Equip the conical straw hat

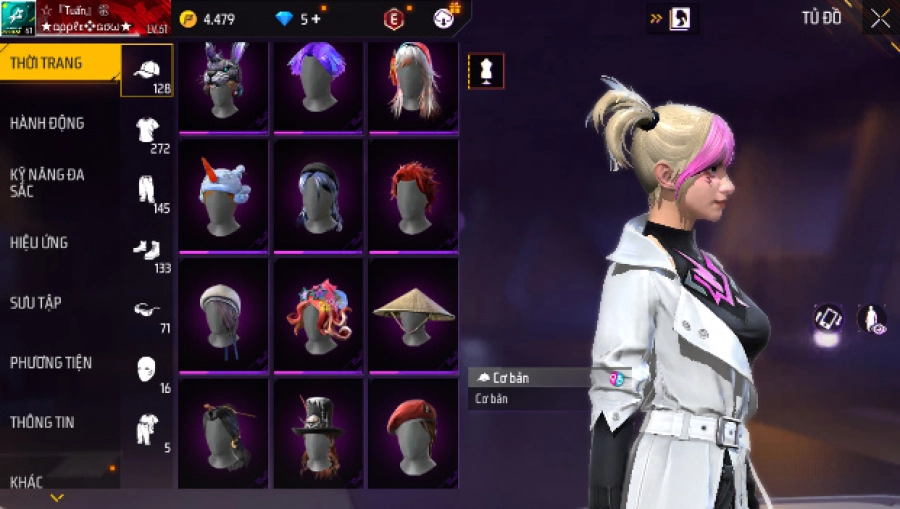(413, 312)
